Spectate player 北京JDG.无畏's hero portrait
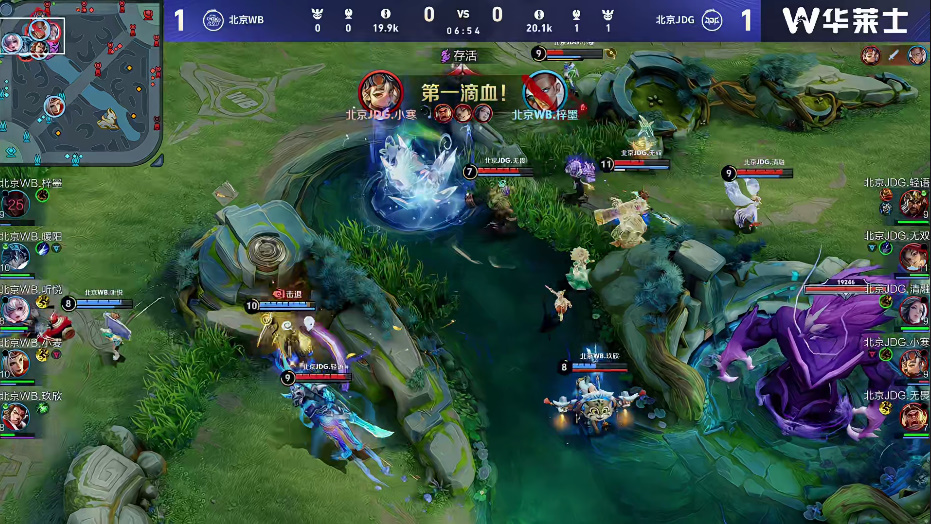This screenshot has height=524, width=931. click(x=913, y=416)
